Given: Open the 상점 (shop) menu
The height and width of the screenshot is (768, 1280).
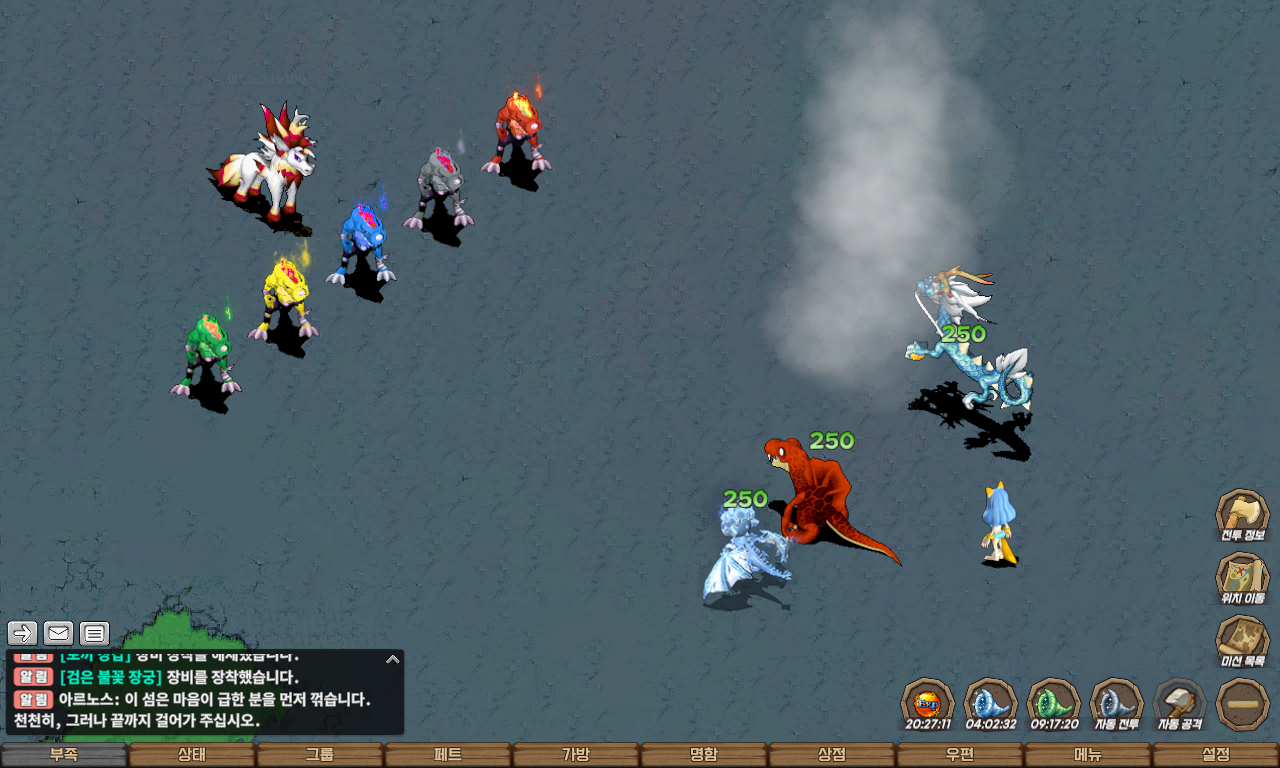Looking at the screenshot, I should [x=832, y=755].
